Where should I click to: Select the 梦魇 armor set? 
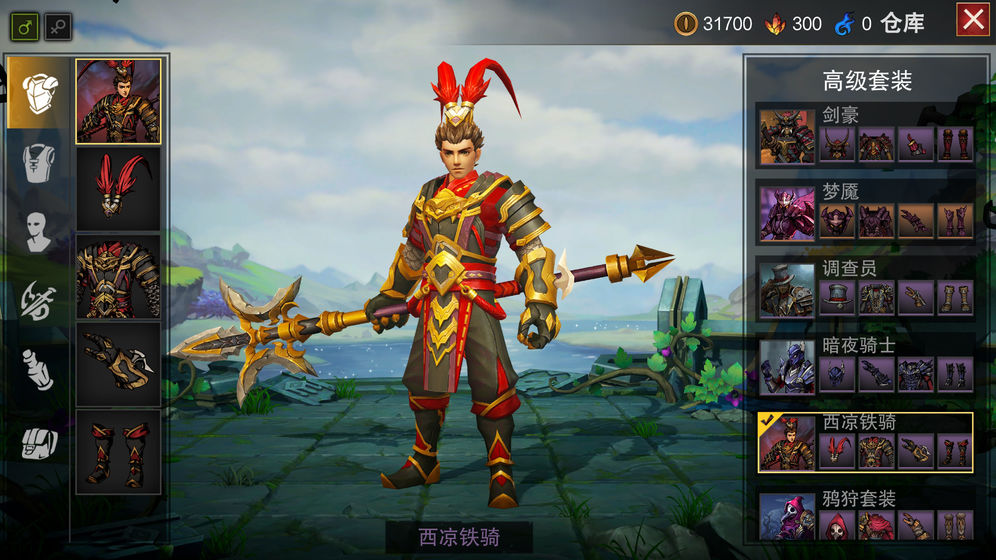point(865,212)
